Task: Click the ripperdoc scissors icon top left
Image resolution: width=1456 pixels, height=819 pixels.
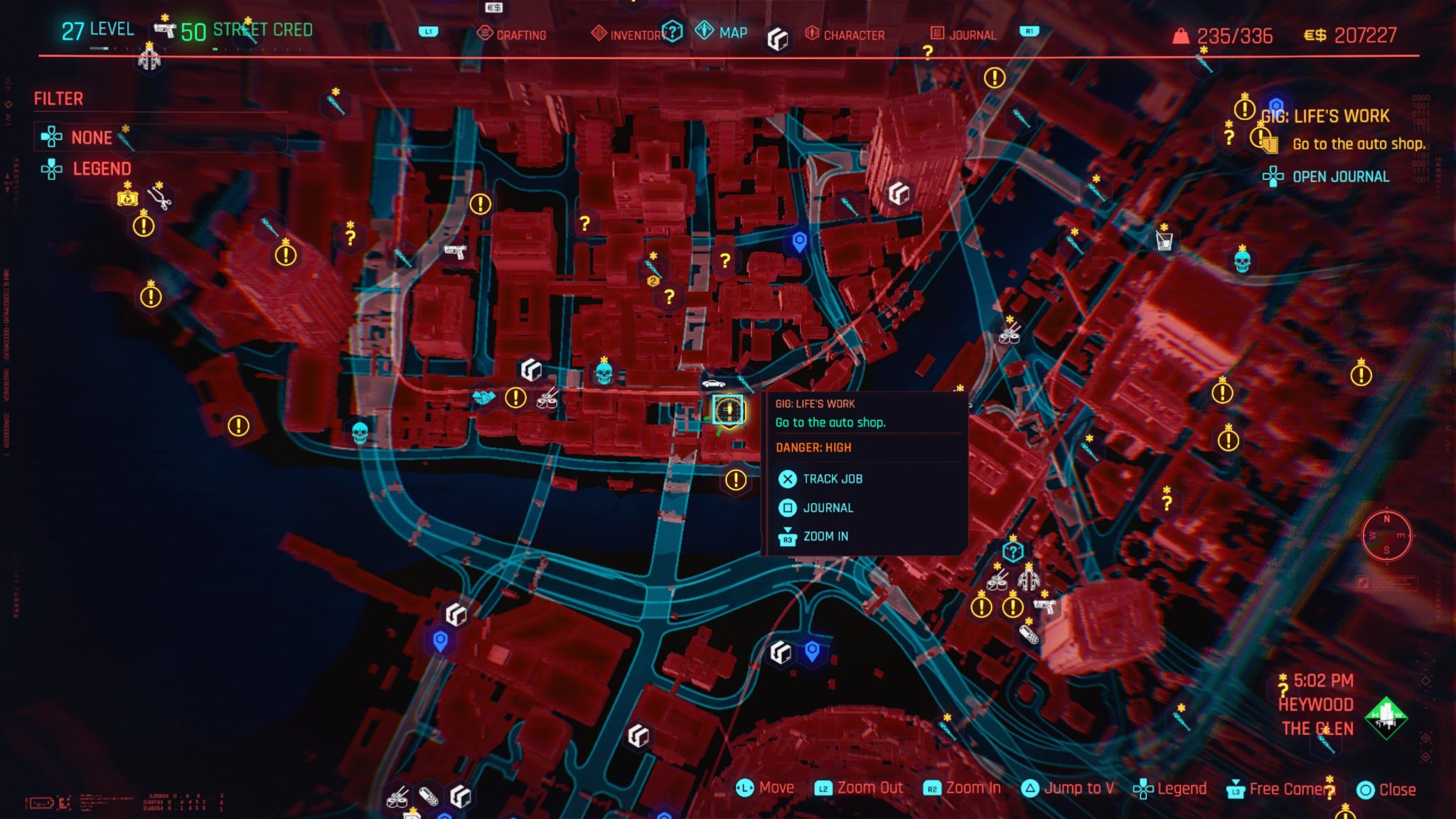Action: pos(159,198)
